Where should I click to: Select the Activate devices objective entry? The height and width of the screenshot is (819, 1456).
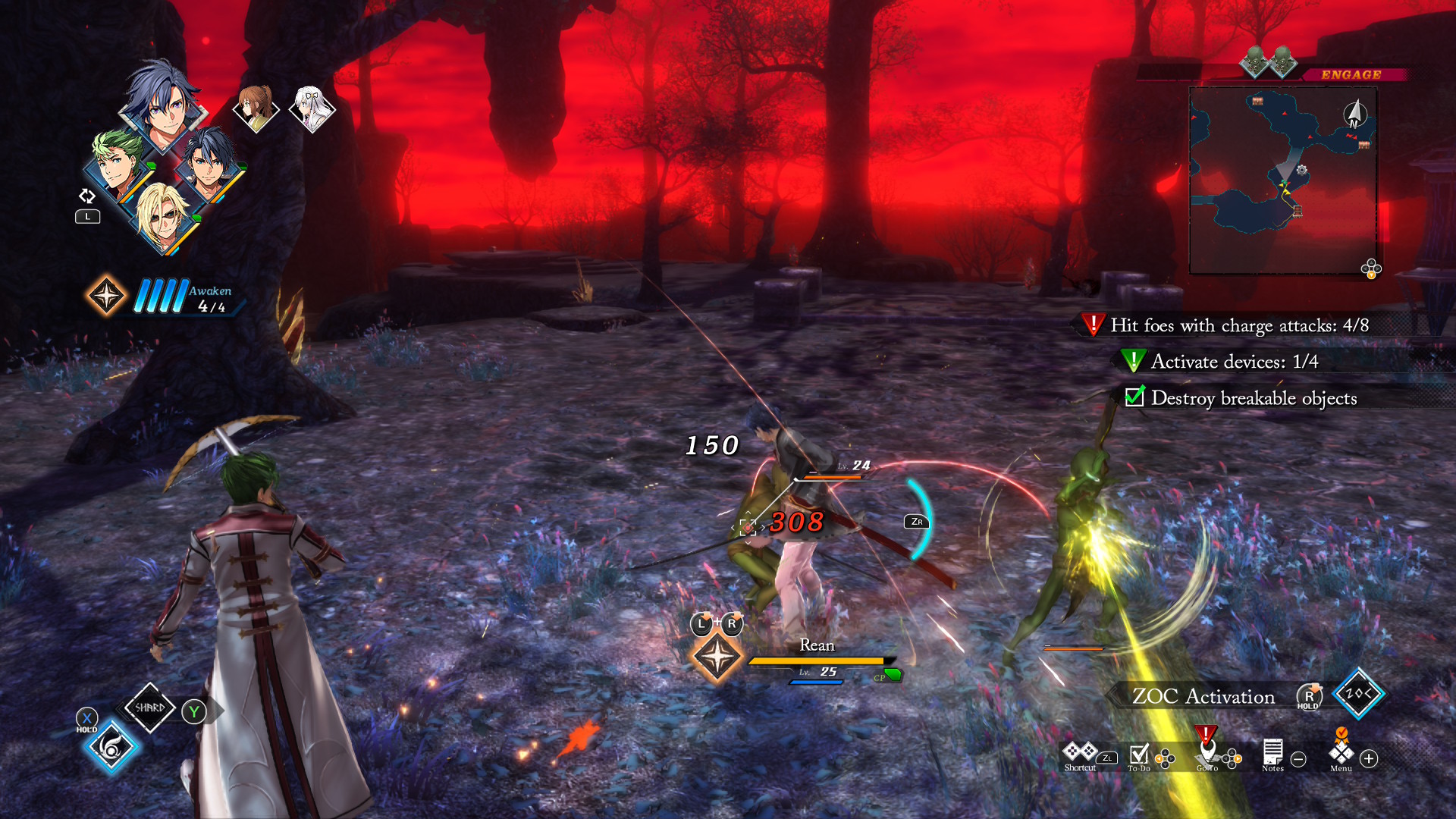[1234, 362]
